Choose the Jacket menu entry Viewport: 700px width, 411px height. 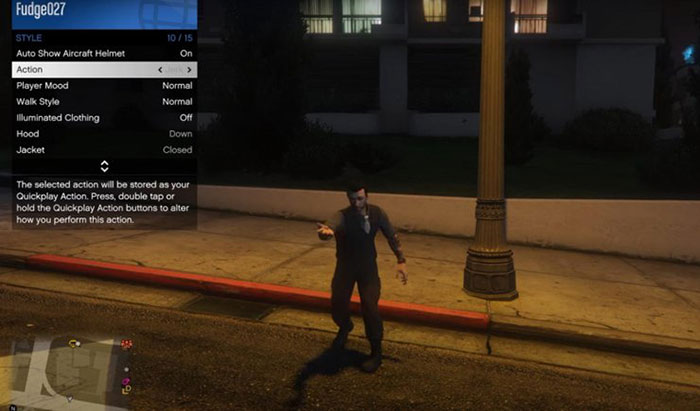click(x=104, y=150)
